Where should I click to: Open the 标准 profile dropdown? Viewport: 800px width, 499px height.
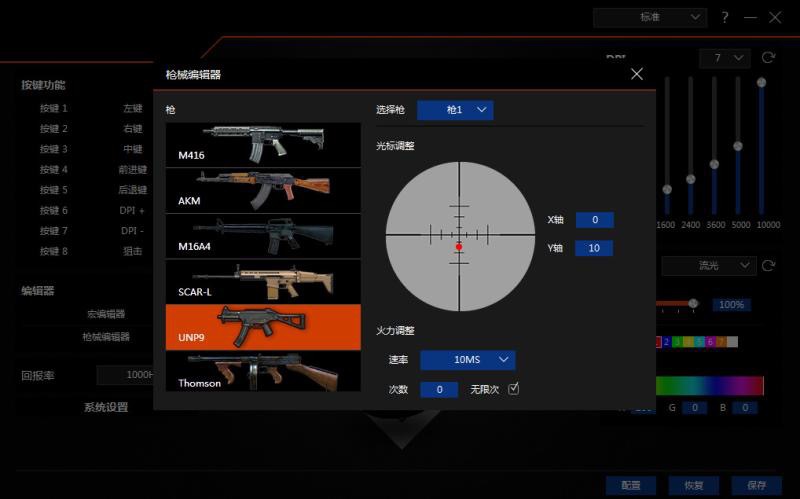(650, 17)
